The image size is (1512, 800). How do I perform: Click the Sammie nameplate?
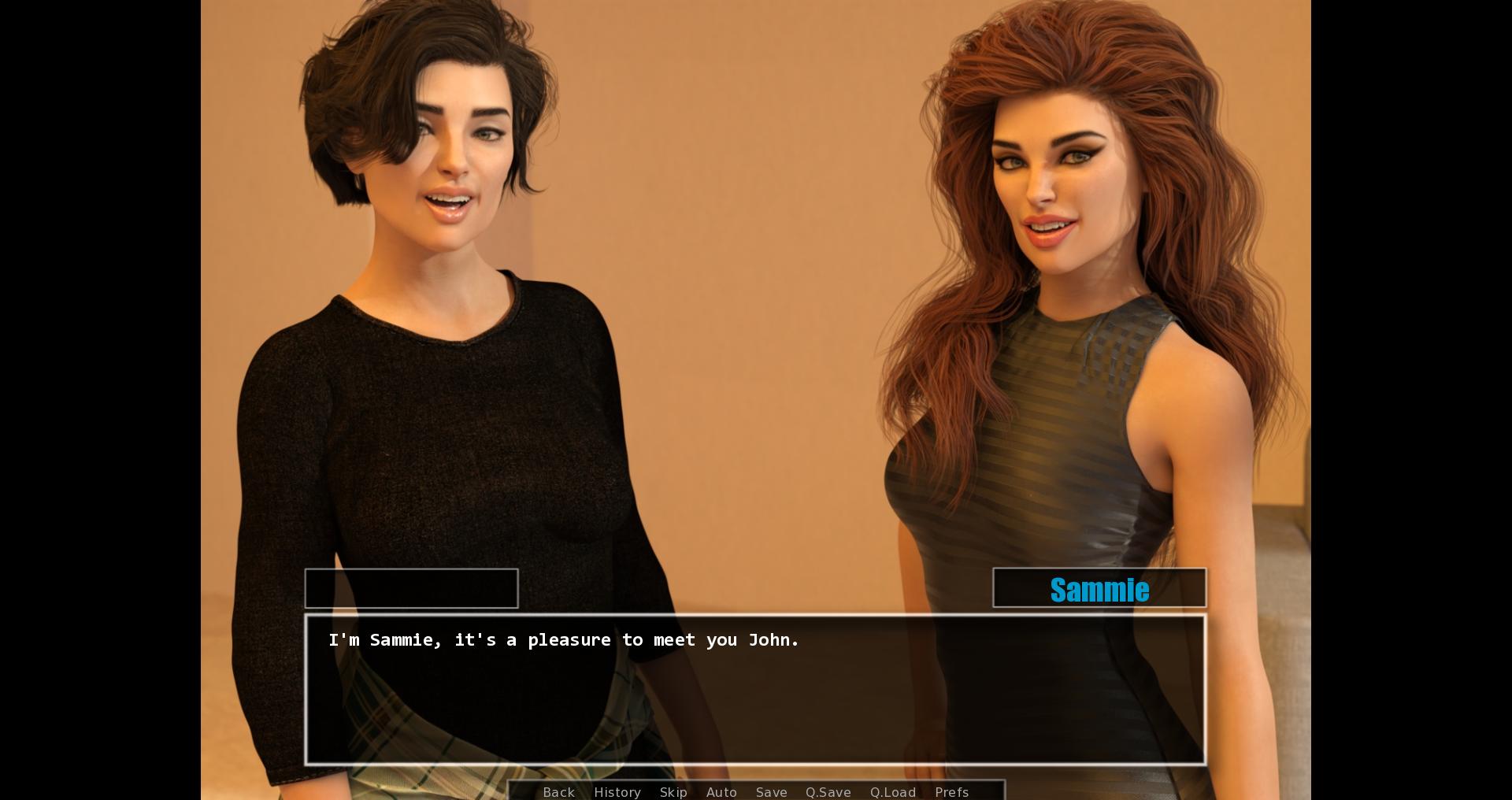coord(1099,588)
